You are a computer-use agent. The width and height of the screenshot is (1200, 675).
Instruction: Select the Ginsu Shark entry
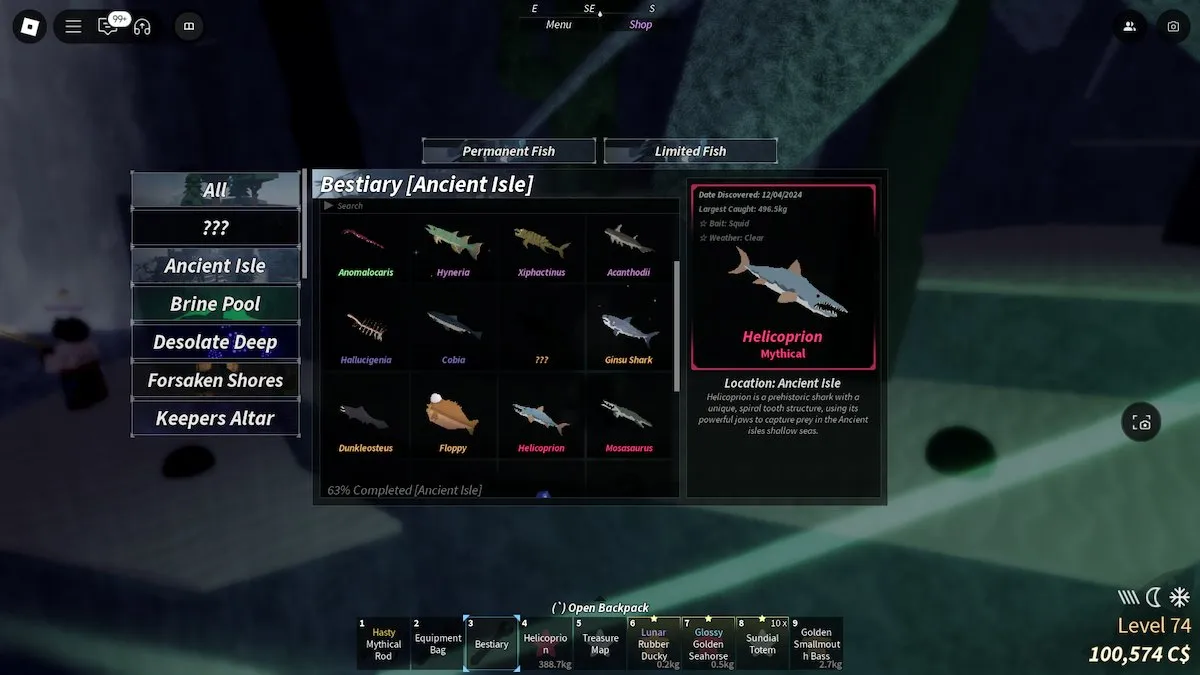(x=628, y=335)
